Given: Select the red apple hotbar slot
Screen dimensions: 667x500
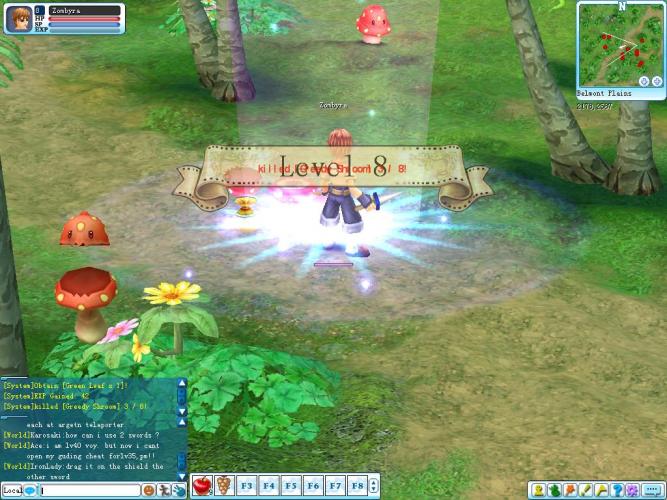Looking at the screenshot, I should point(203,486).
